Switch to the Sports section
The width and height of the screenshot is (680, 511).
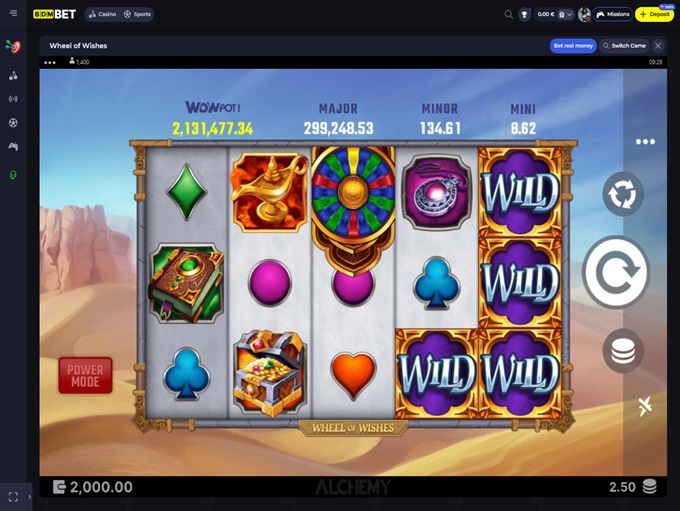click(138, 15)
